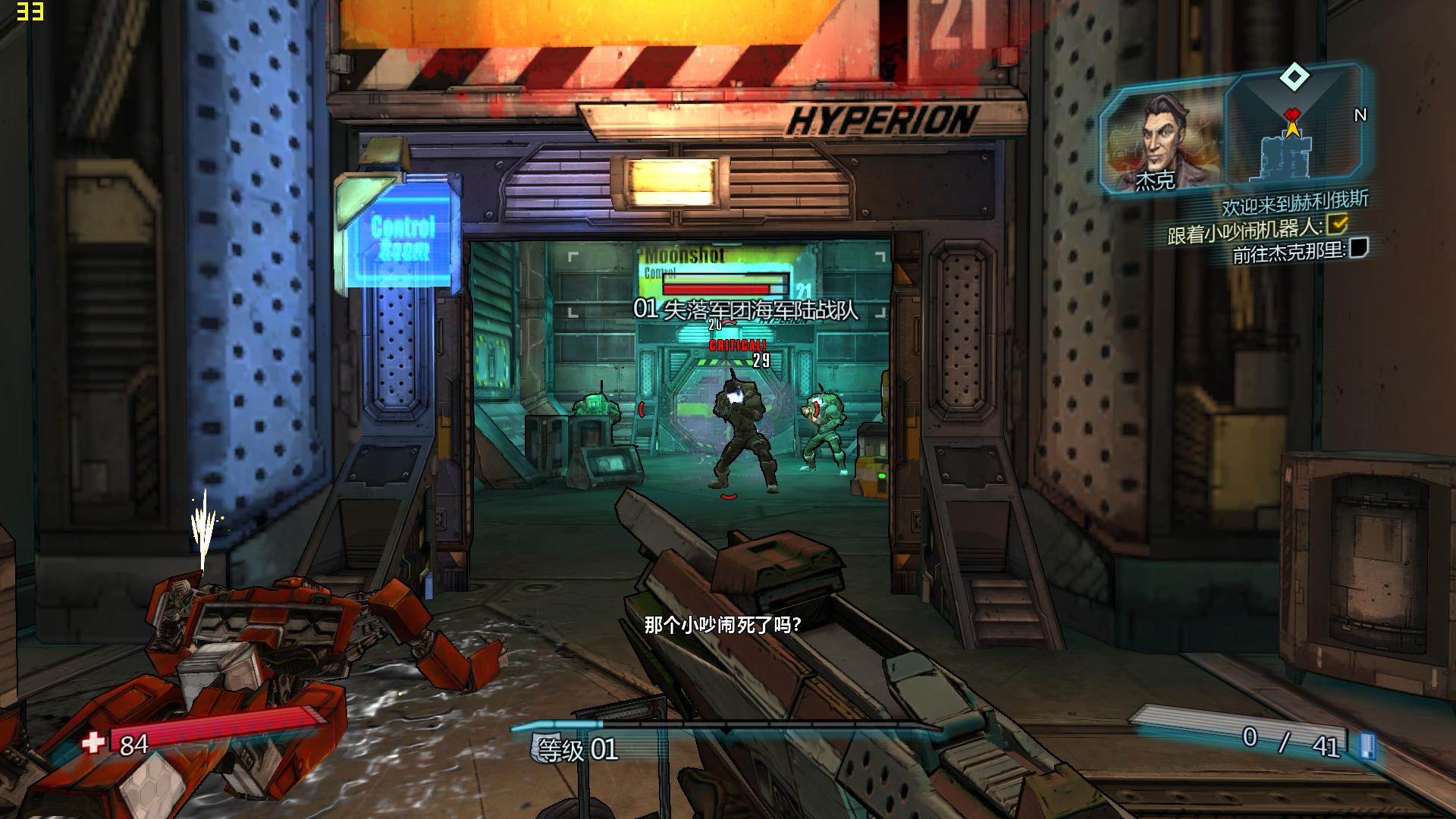Click the CRITICAL! damage text over the enemy
The height and width of the screenshot is (819, 1456).
[x=737, y=345]
